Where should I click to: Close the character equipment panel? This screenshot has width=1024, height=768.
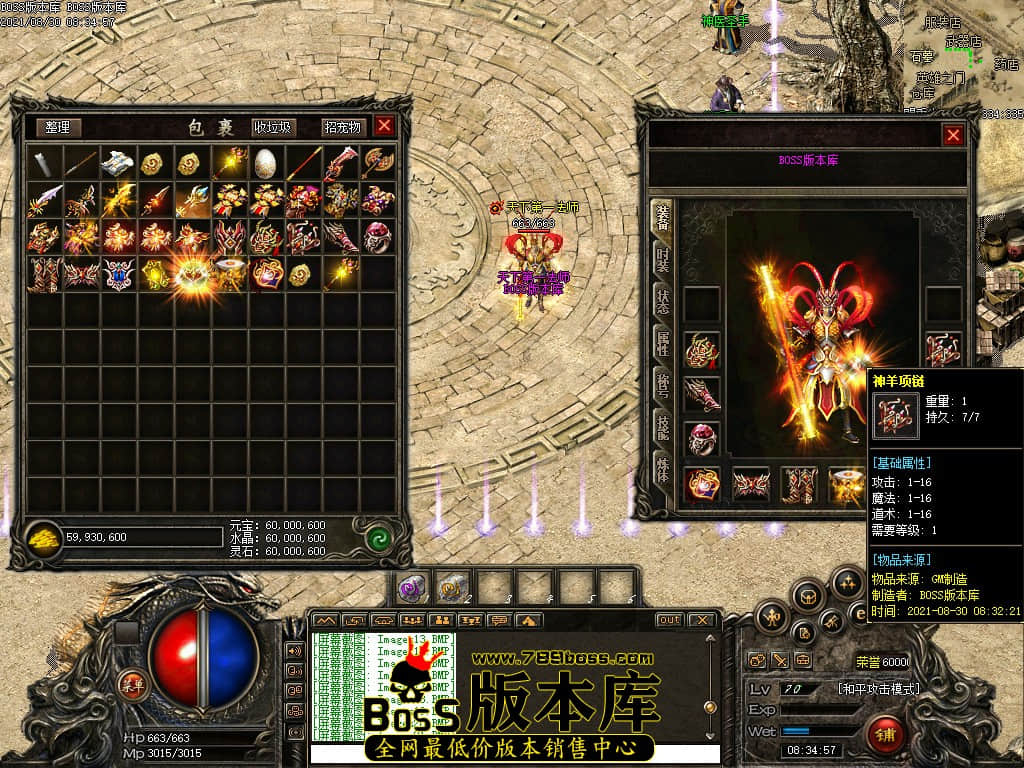tap(953, 135)
